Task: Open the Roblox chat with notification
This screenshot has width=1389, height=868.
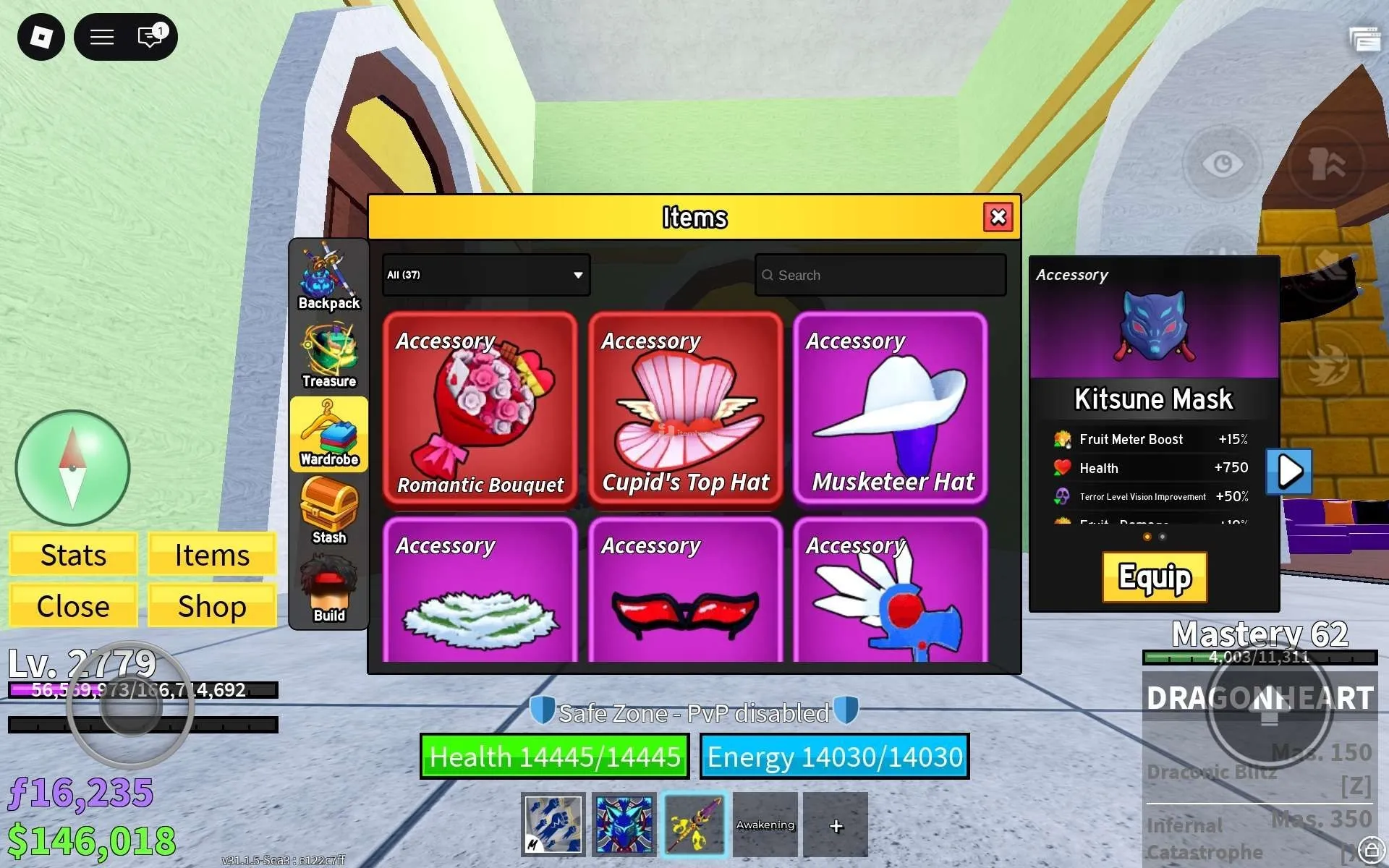Action: click(150, 37)
